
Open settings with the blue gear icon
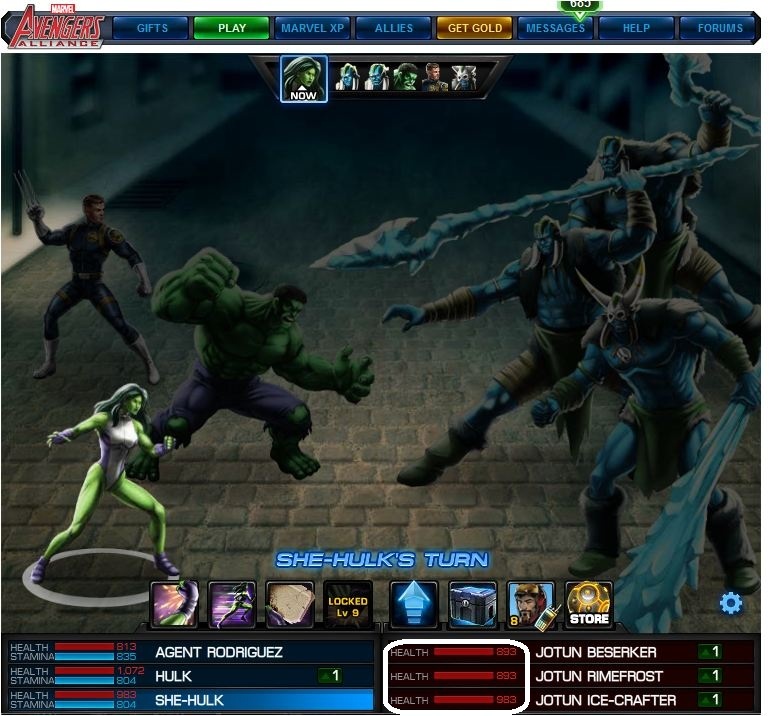click(731, 603)
